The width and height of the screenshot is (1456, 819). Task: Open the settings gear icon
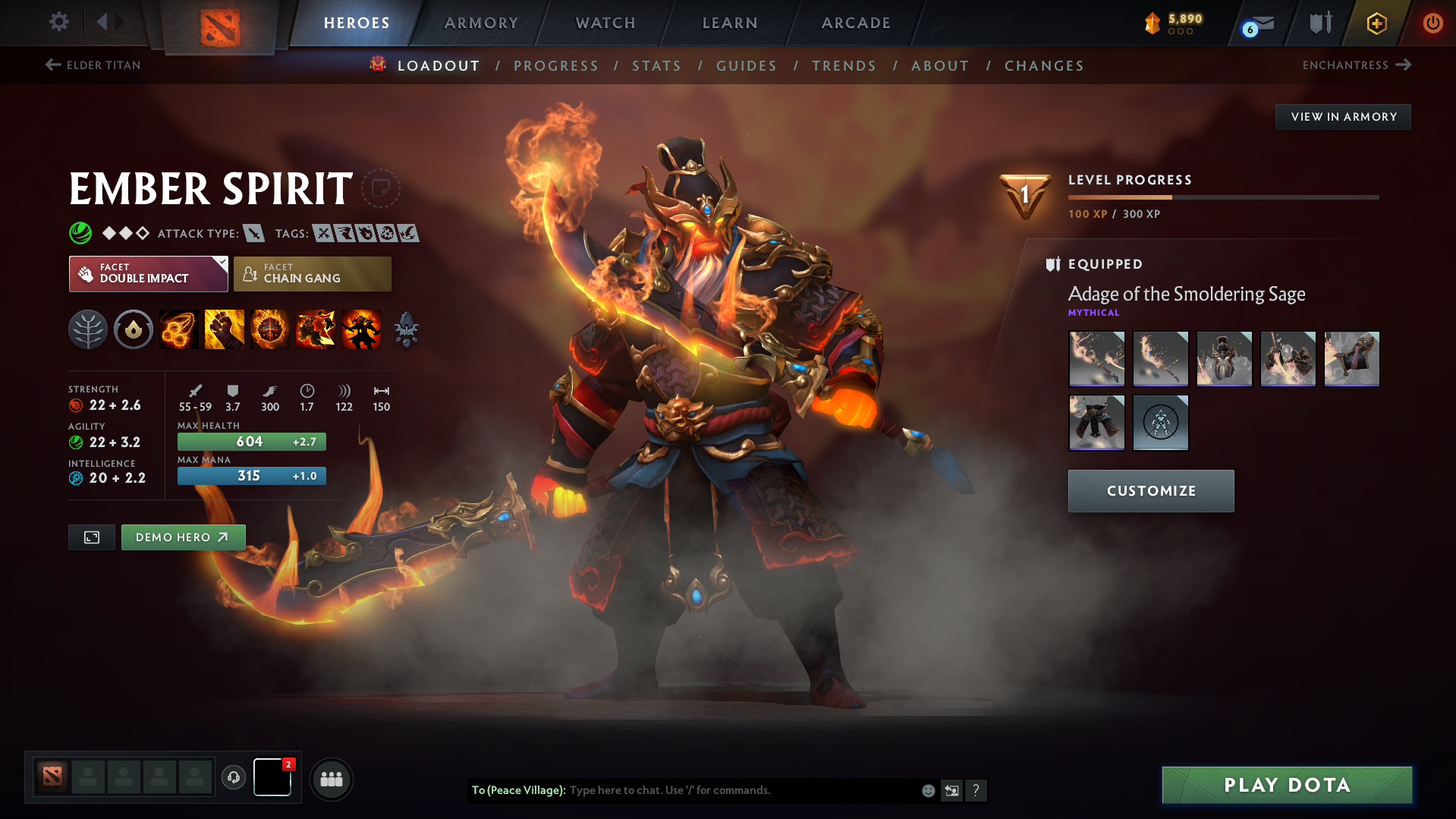(x=58, y=22)
